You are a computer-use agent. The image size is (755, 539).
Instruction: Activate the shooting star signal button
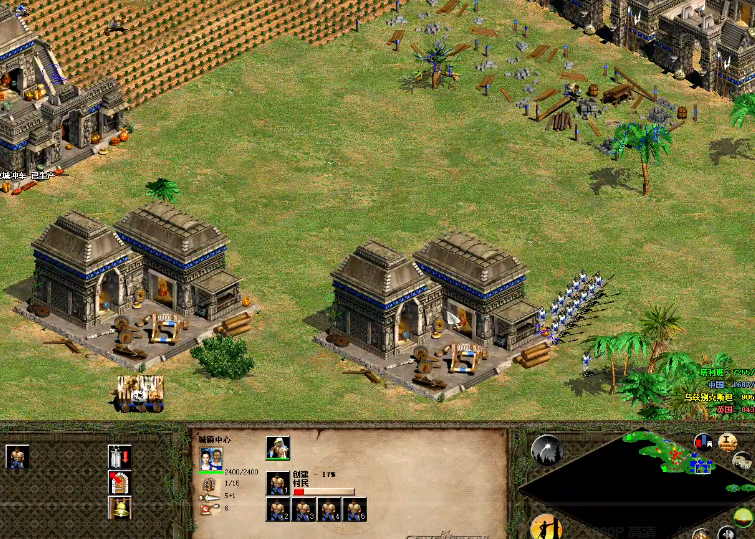(546, 450)
